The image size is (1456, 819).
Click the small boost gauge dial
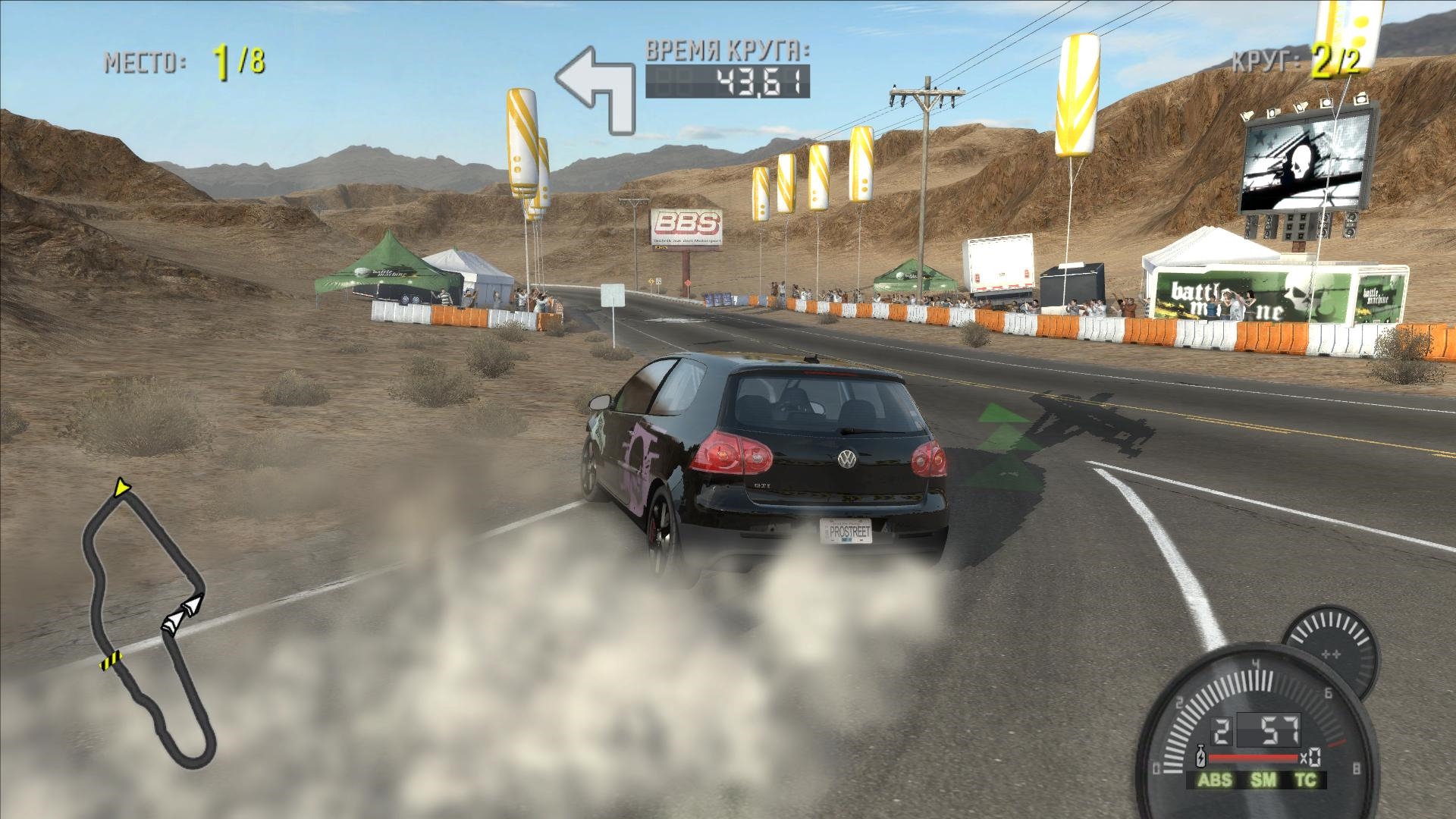(1329, 654)
